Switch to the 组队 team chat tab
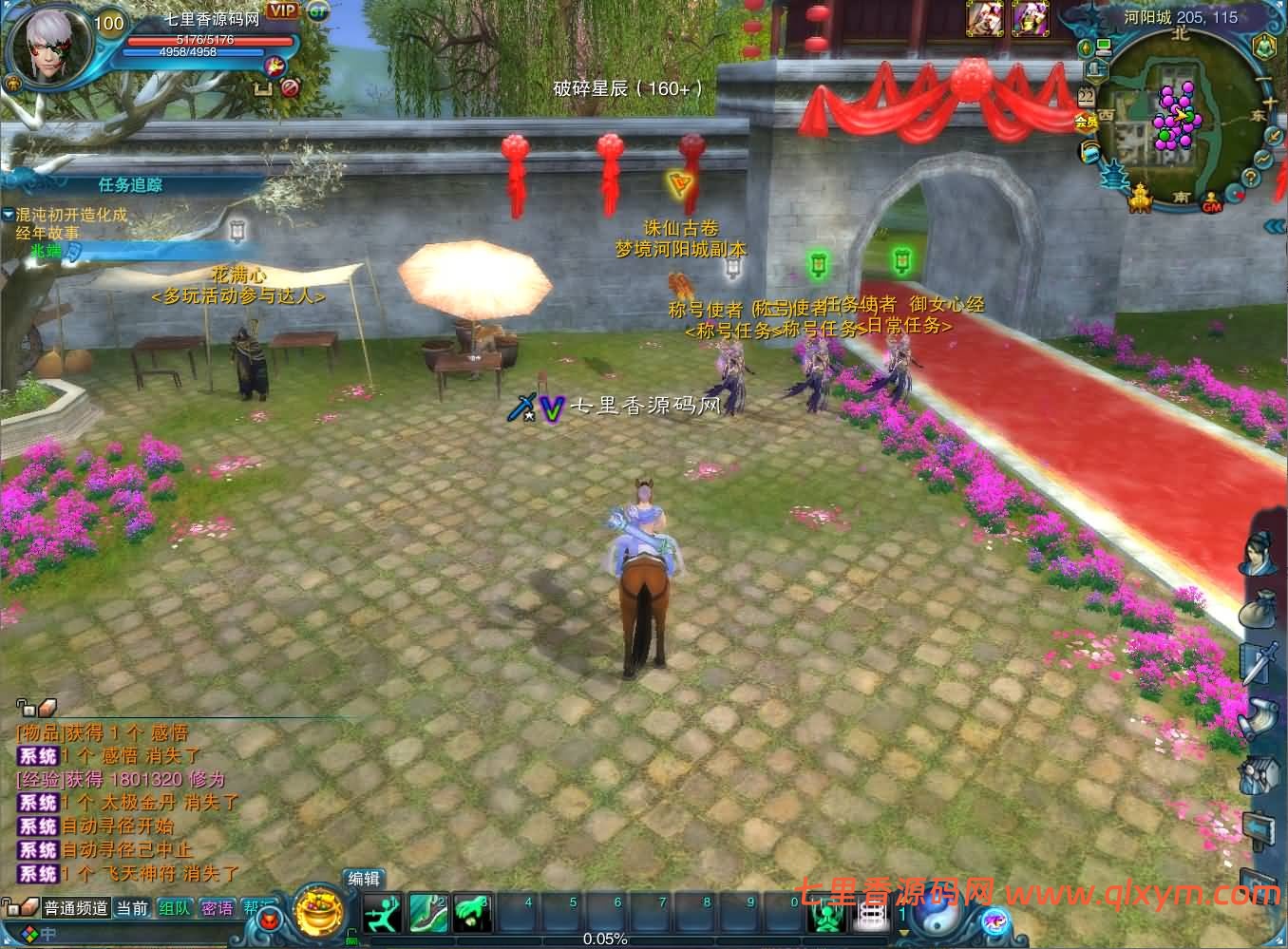The image size is (1288, 949). [175, 908]
